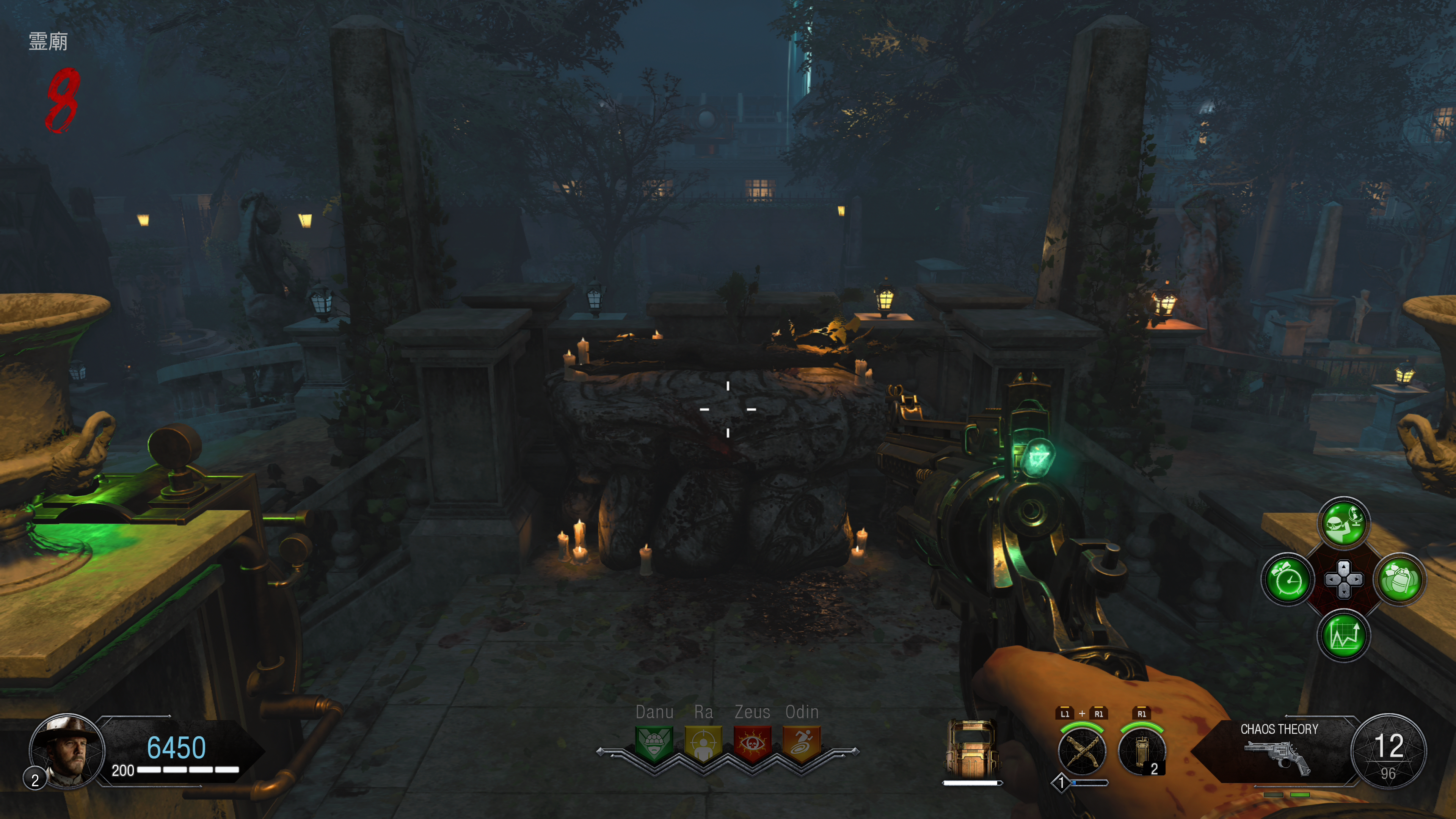Use the grenade elixir
The image size is (1456, 819).
(1400, 580)
